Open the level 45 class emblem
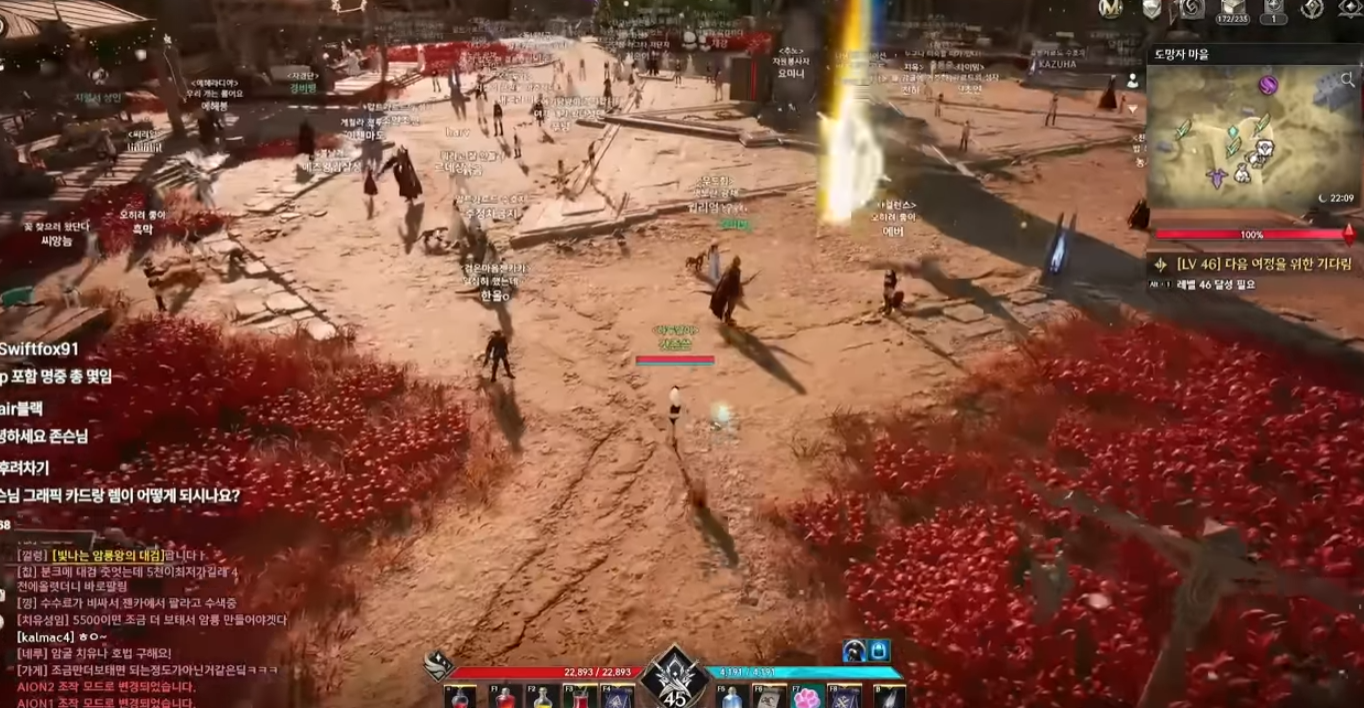Image resolution: width=1364 pixels, height=708 pixels. click(675, 682)
